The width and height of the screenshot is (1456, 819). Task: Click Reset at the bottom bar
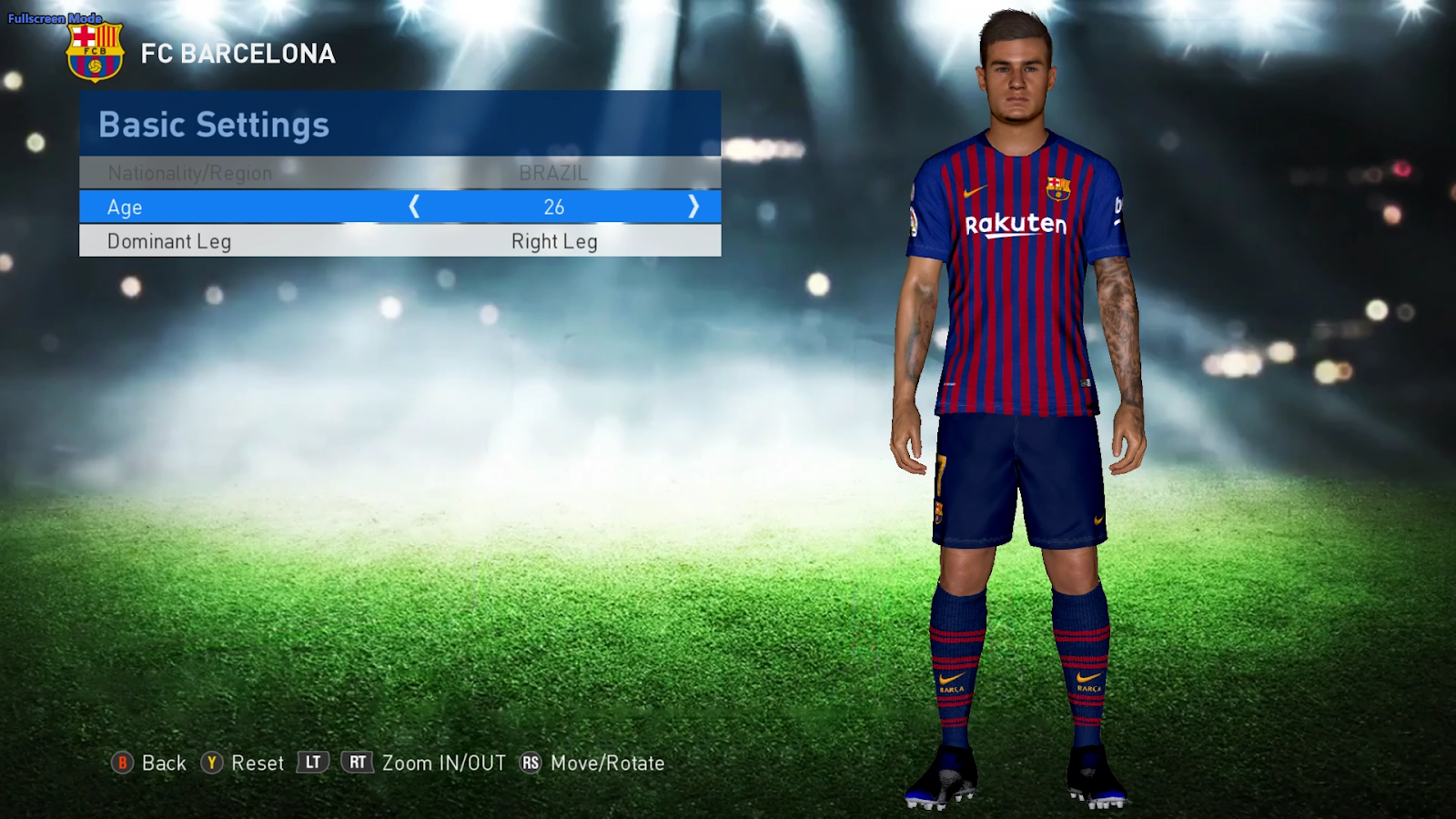[x=260, y=763]
